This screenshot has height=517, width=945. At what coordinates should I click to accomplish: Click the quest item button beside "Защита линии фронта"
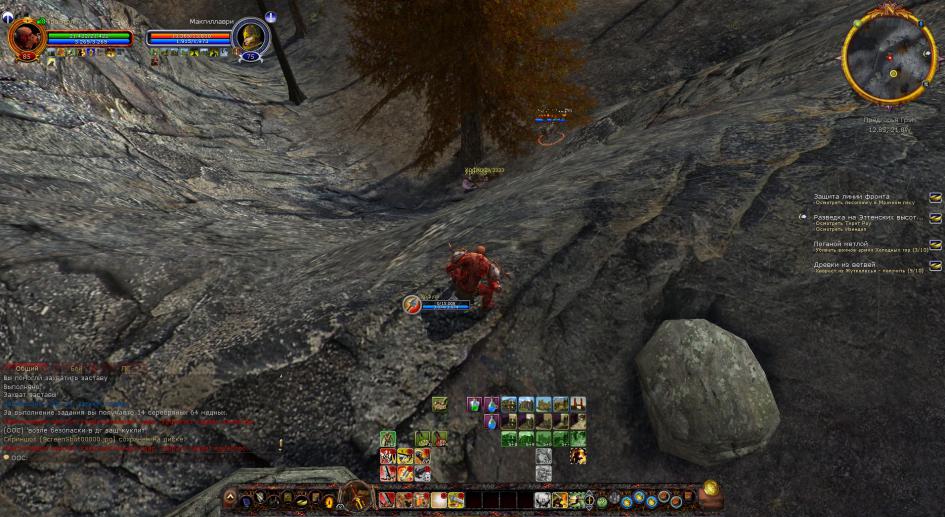tap(935, 198)
